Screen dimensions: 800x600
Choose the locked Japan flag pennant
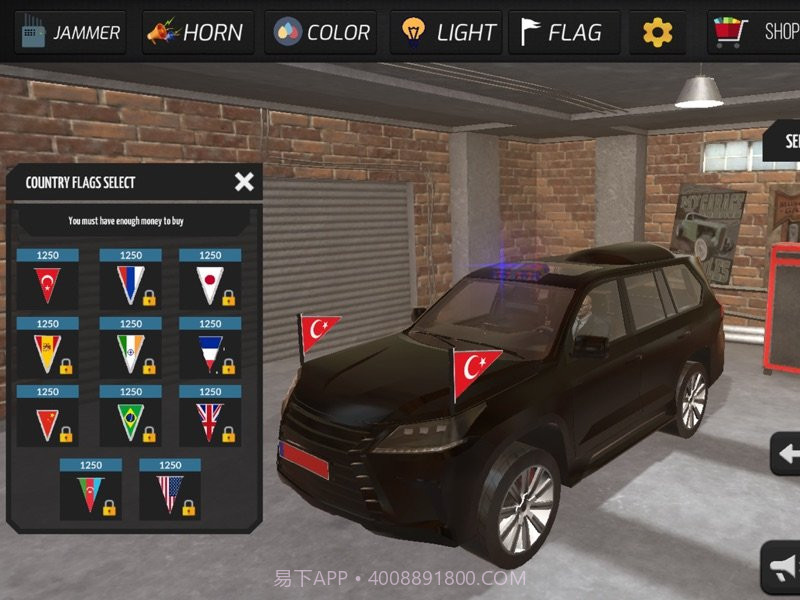(x=210, y=284)
